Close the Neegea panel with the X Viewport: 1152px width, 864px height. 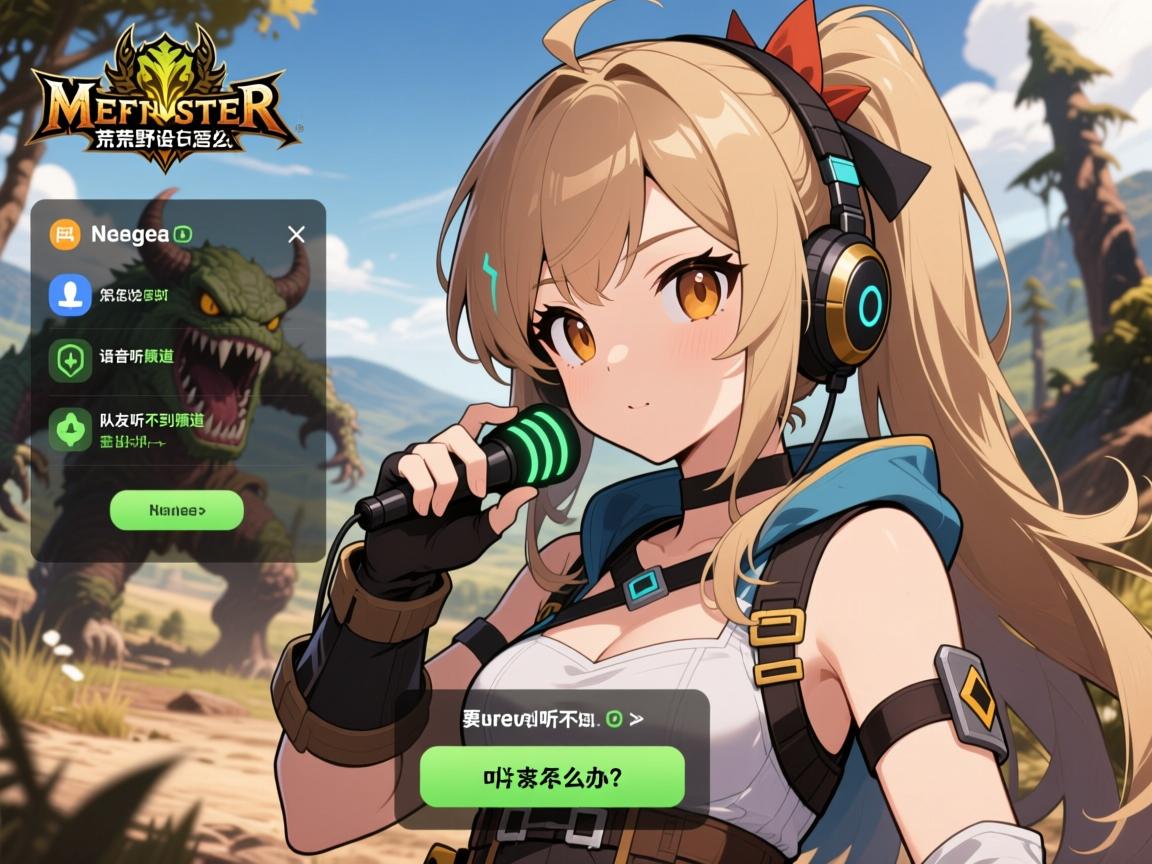[296, 235]
